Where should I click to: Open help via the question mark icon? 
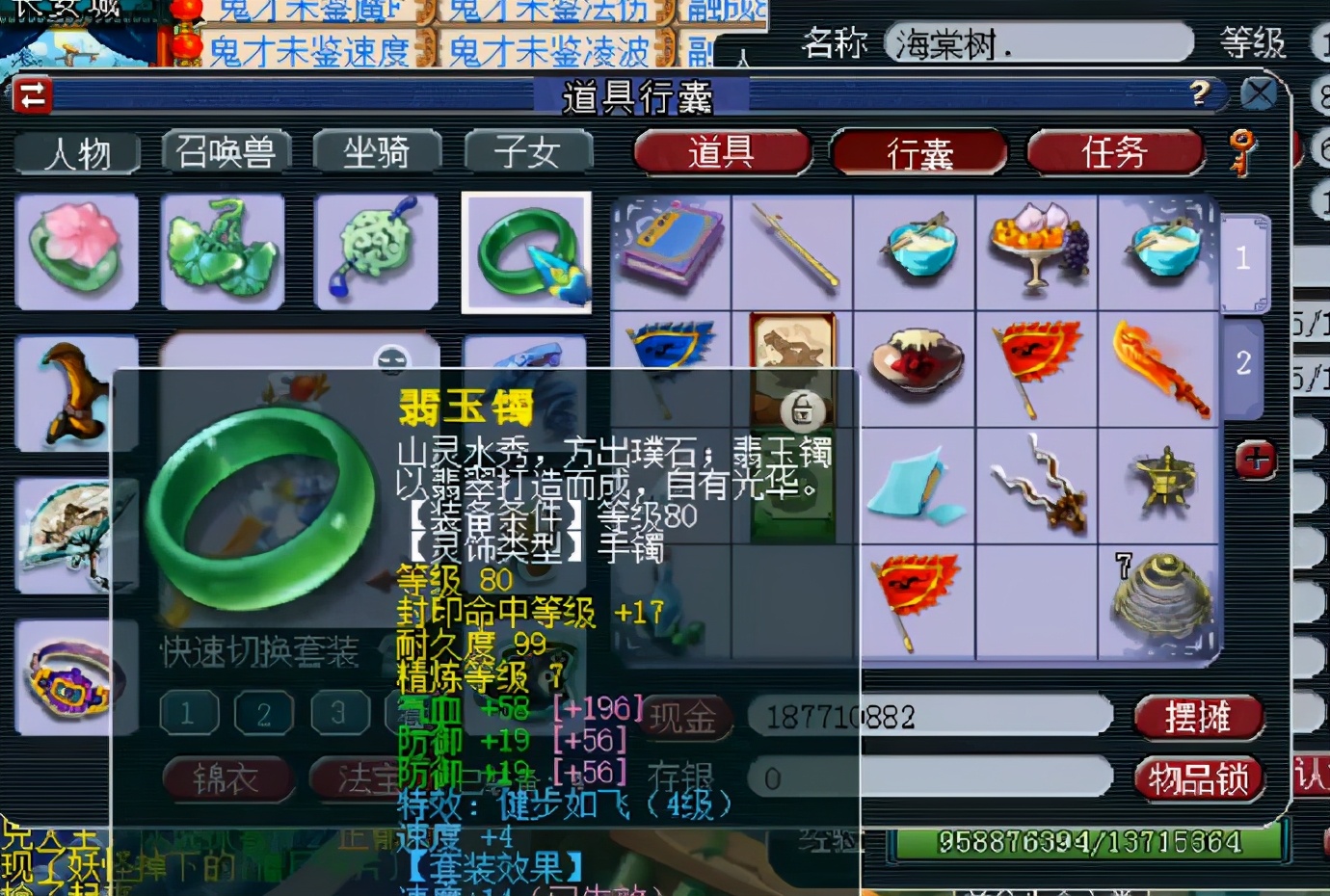coord(1198,93)
